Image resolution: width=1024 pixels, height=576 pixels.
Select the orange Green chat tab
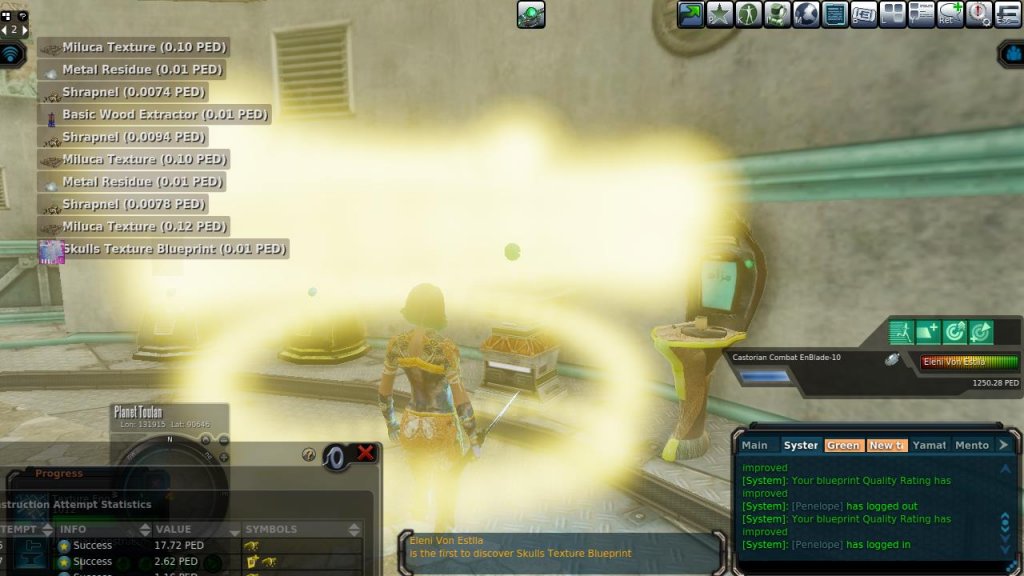pyautogui.click(x=843, y=445)
